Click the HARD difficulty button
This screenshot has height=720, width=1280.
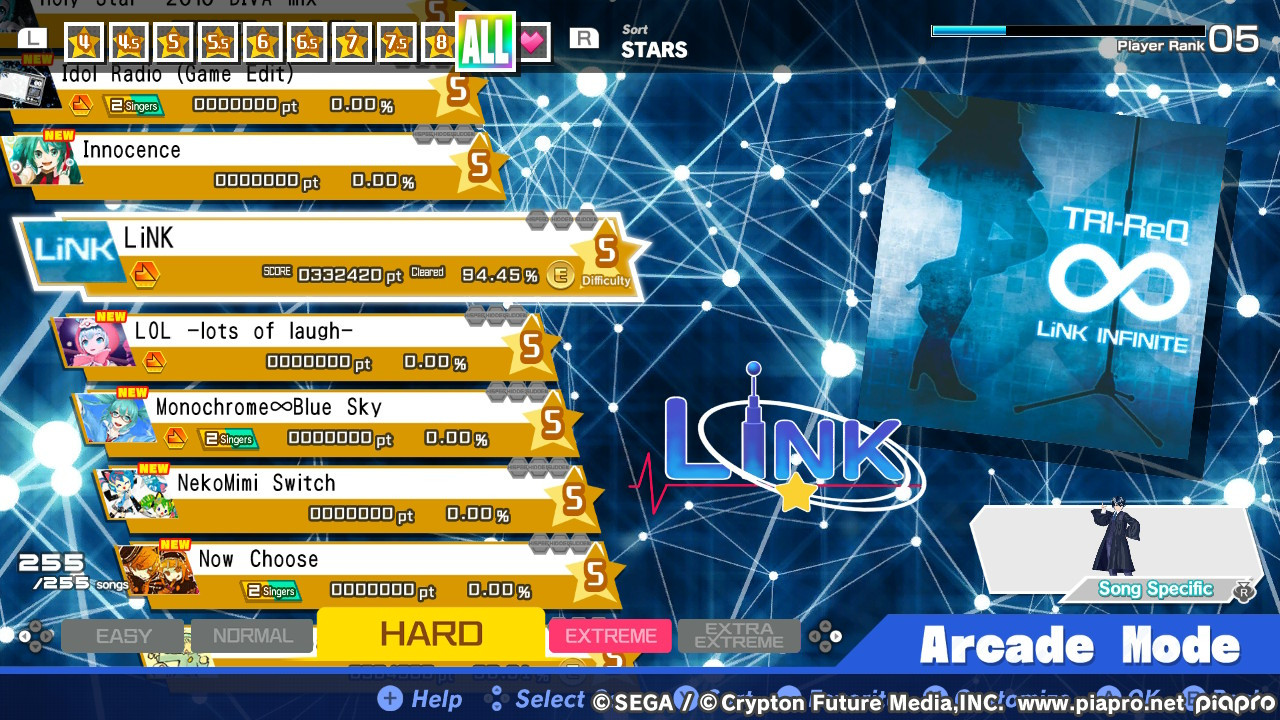[x=431, y=634]
